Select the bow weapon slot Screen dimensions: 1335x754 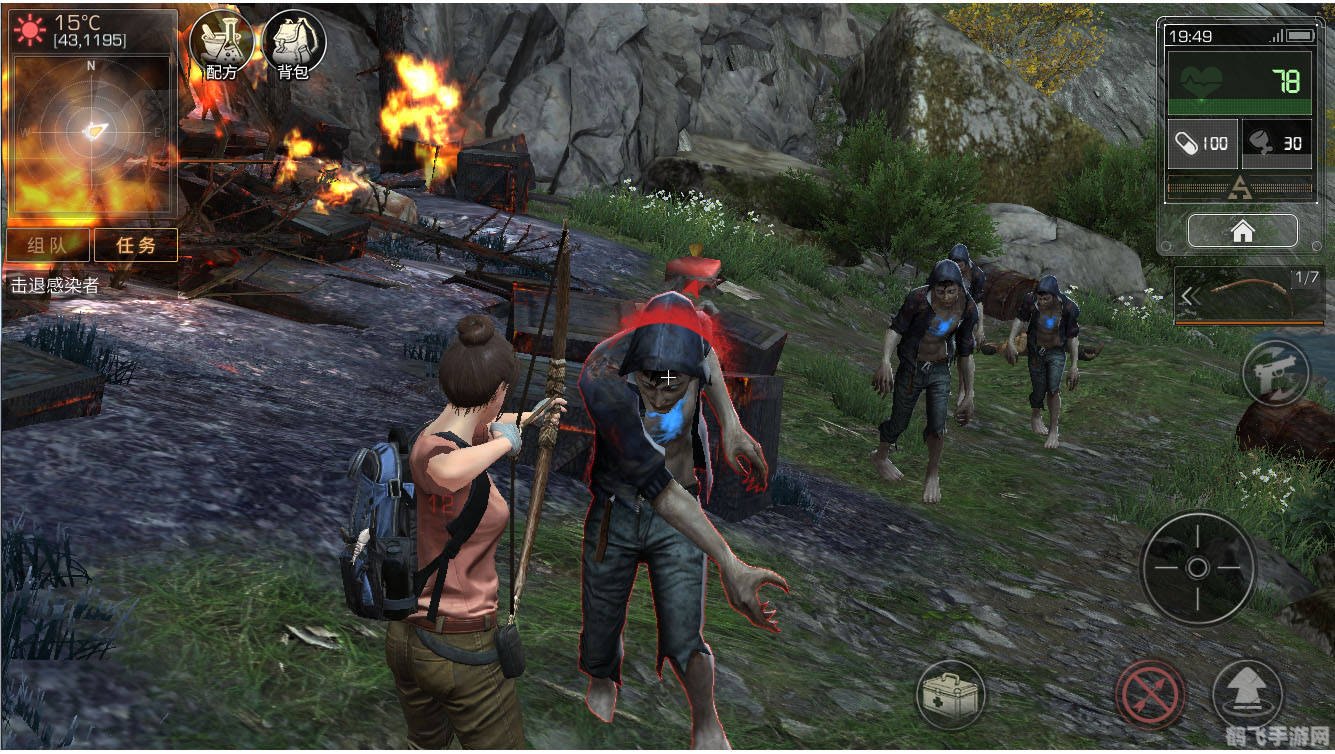(1248, 296)
